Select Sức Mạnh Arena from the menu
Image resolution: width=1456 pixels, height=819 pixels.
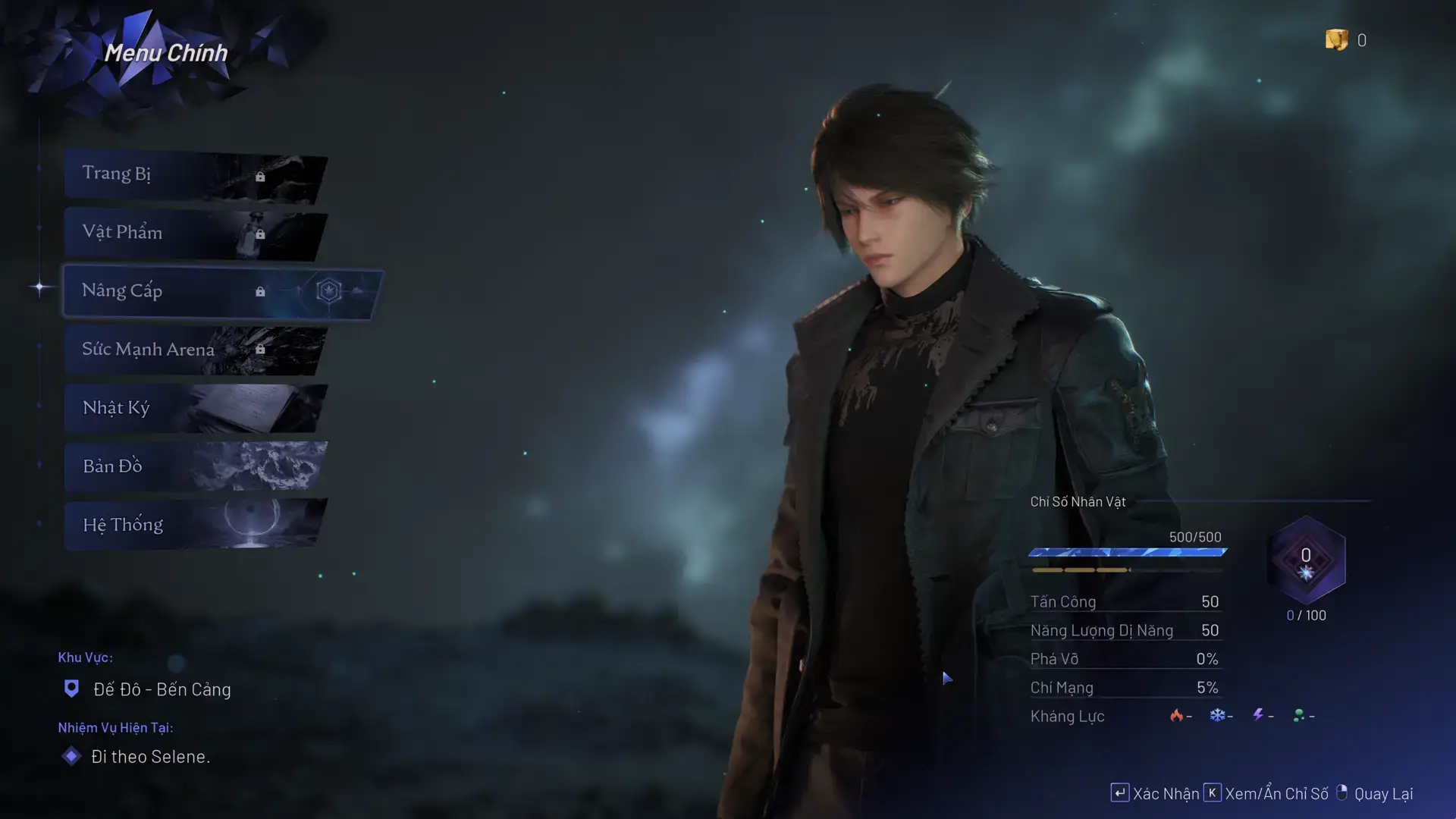click(149, 349)
